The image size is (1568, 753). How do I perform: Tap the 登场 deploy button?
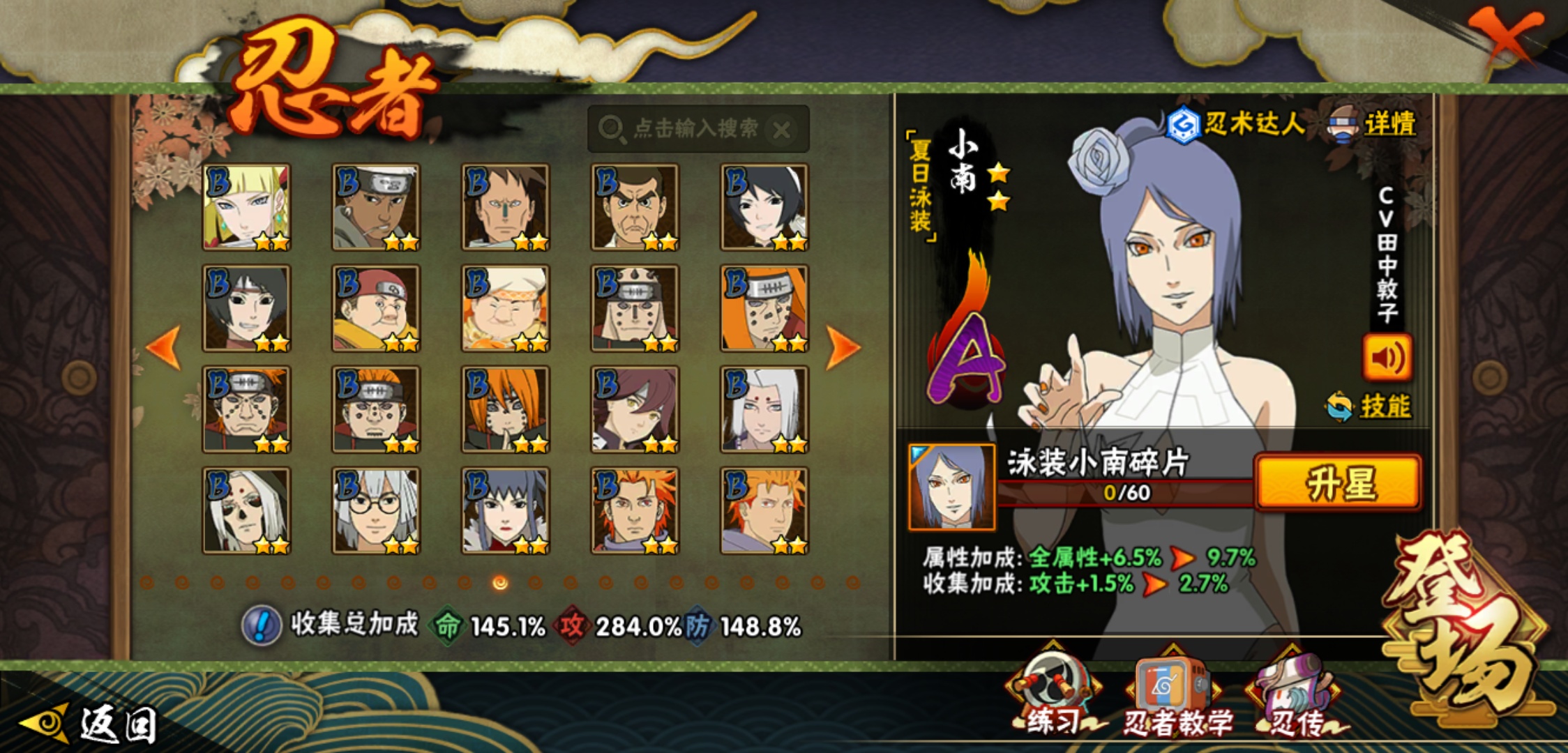point(1465,627)
